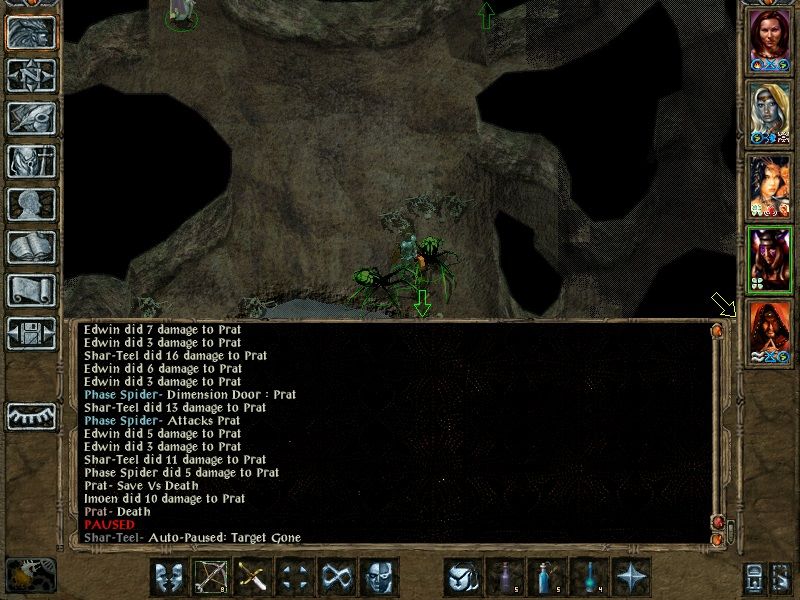Click the closed-eye rest button
This screenshot has width=800, height=600.
[x=31, y=416]
